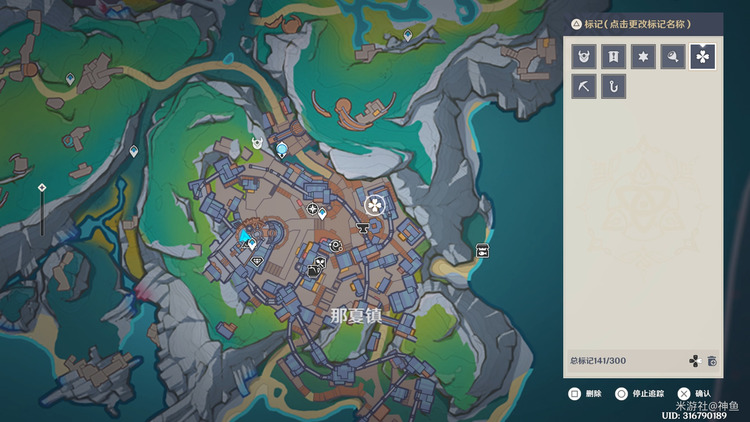
Task: Open the batch delete markers trash icon
Action: pos(712,361)
